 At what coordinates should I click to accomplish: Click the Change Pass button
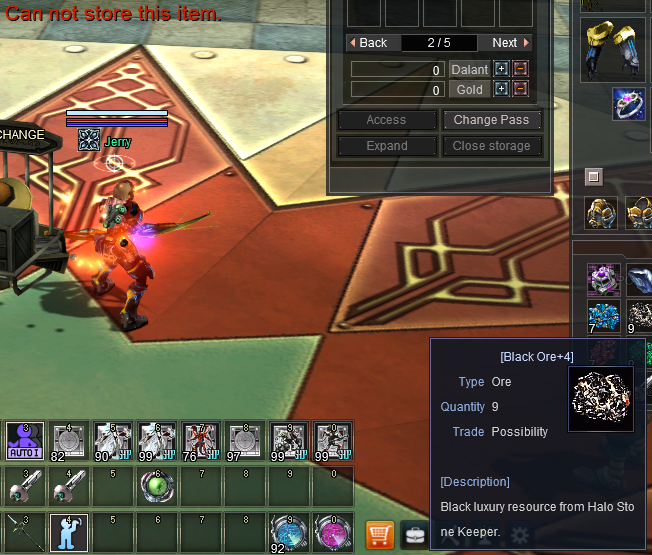pyautogui.click(x=492, y=120)
